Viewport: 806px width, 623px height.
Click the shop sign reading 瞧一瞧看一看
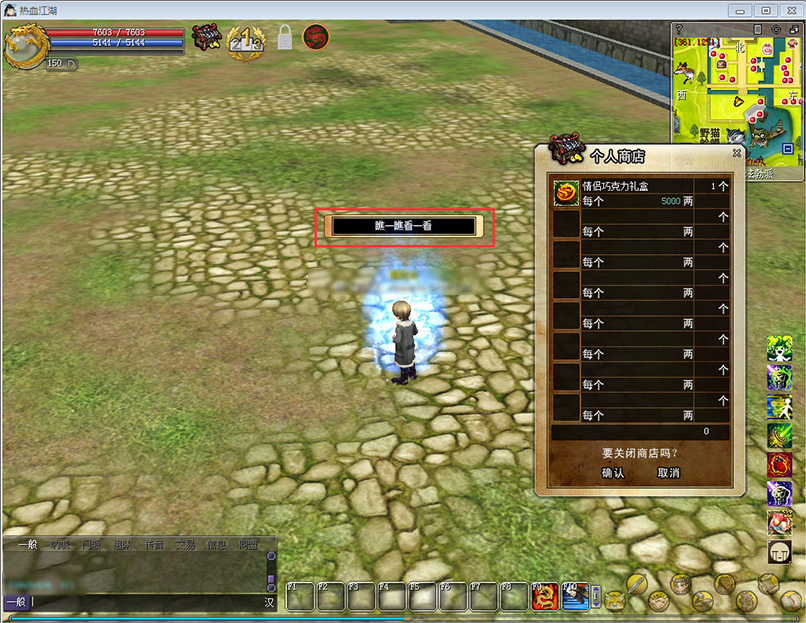(404, 227)
